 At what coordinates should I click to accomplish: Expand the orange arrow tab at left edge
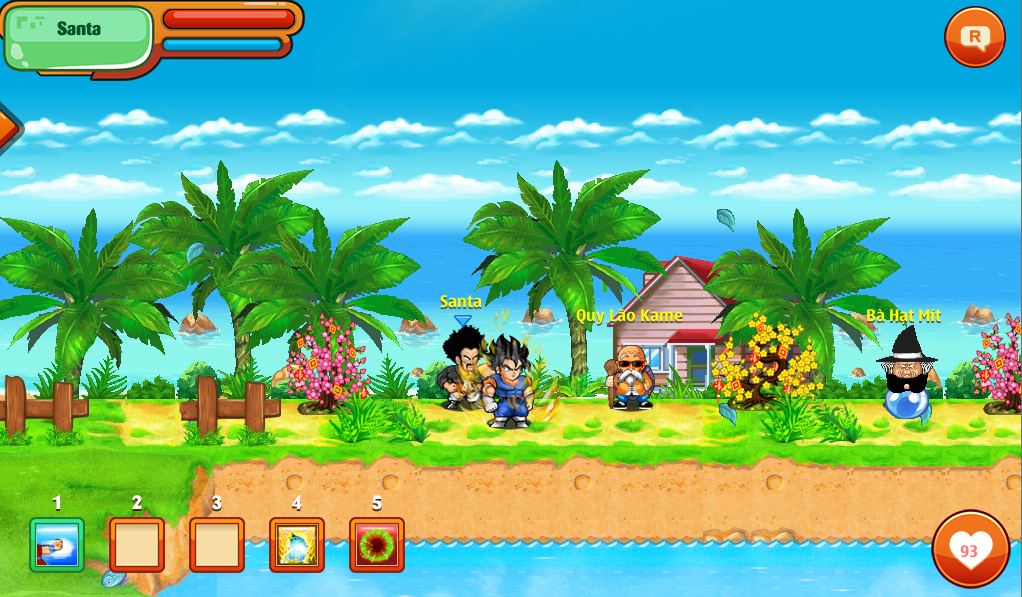(7, 127)
